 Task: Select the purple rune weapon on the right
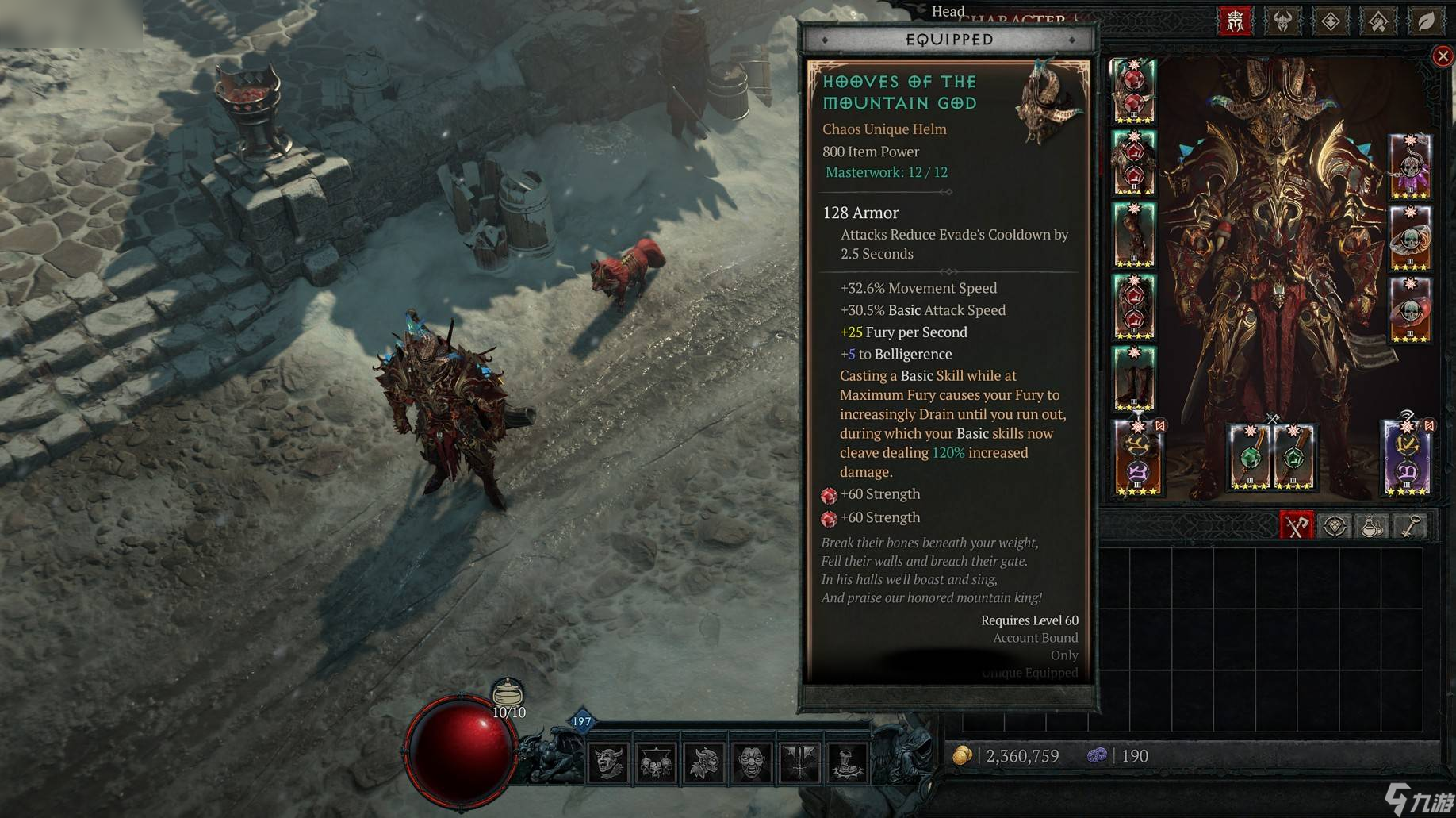click(1406, 459)
